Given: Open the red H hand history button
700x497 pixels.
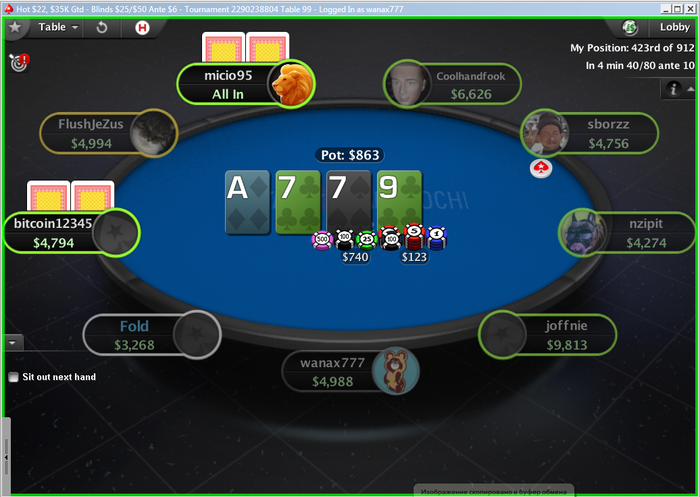Looking at the screenshot, I should pyautogui.click(x=142, y=27).
